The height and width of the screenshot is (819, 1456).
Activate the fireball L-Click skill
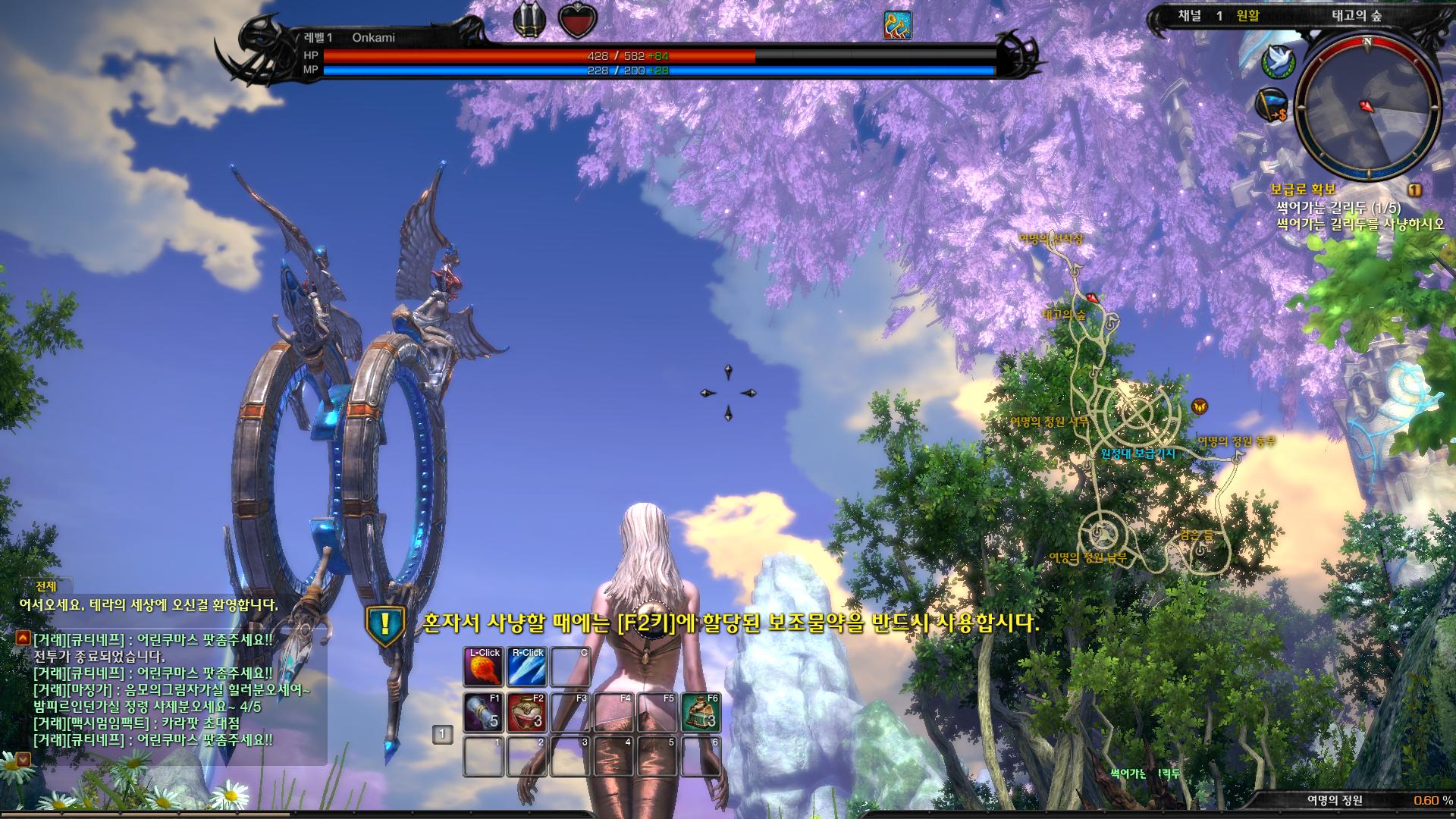coord(484,667)
